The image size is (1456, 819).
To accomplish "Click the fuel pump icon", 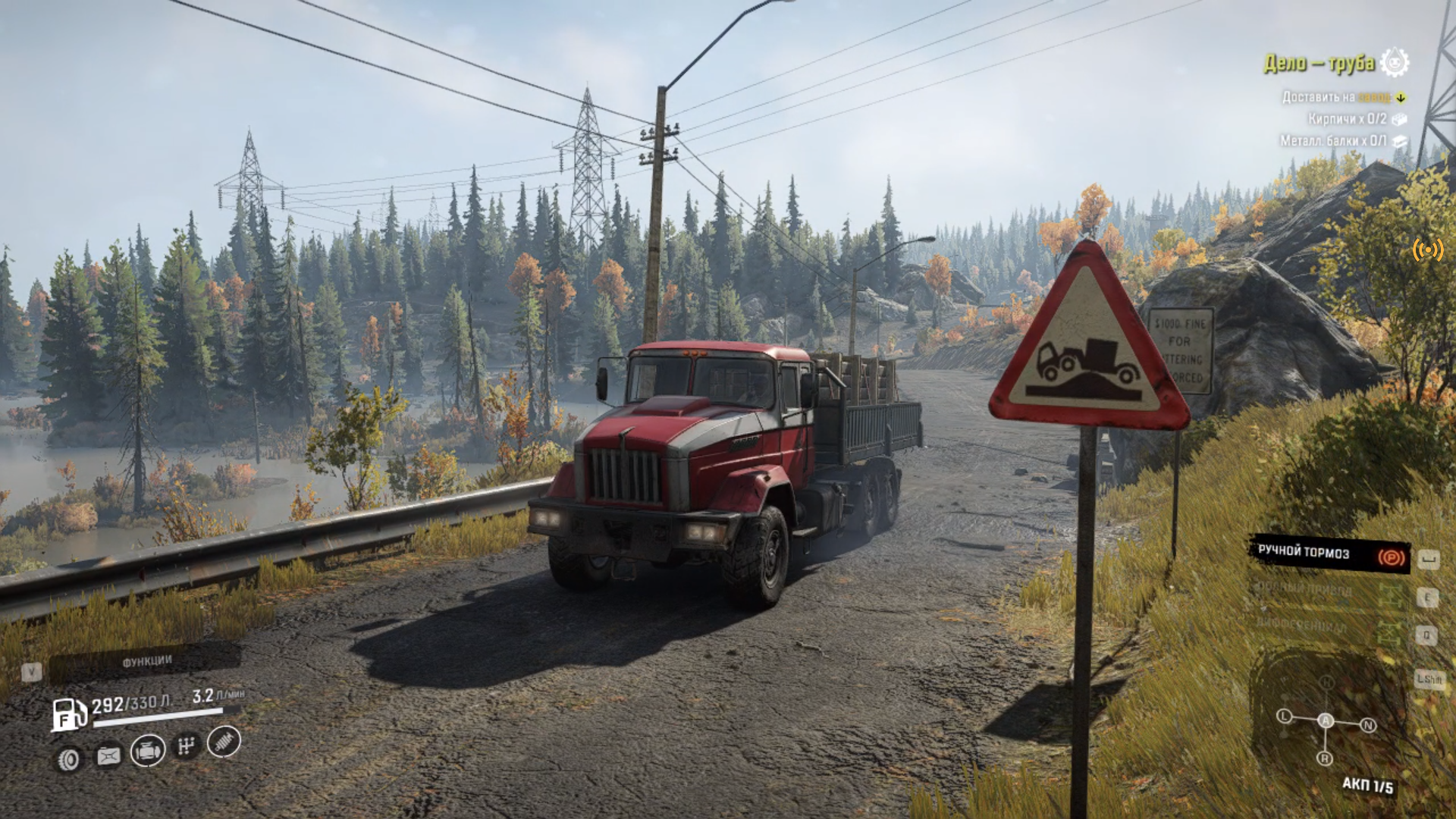I will (68, 714).
